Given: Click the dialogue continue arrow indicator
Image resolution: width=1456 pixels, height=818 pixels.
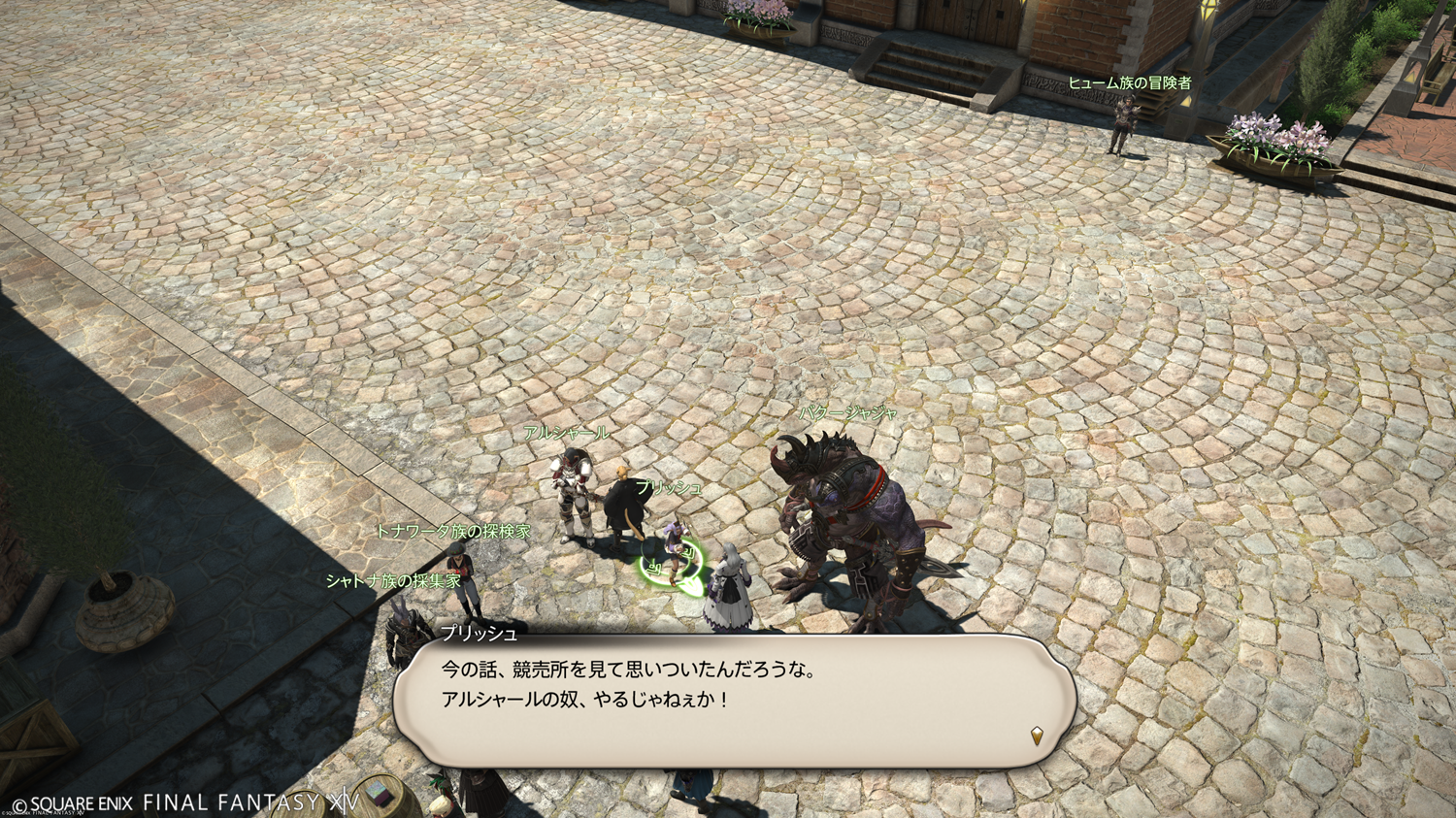Looking at the screenshot, I should (x=1037, y=736).
